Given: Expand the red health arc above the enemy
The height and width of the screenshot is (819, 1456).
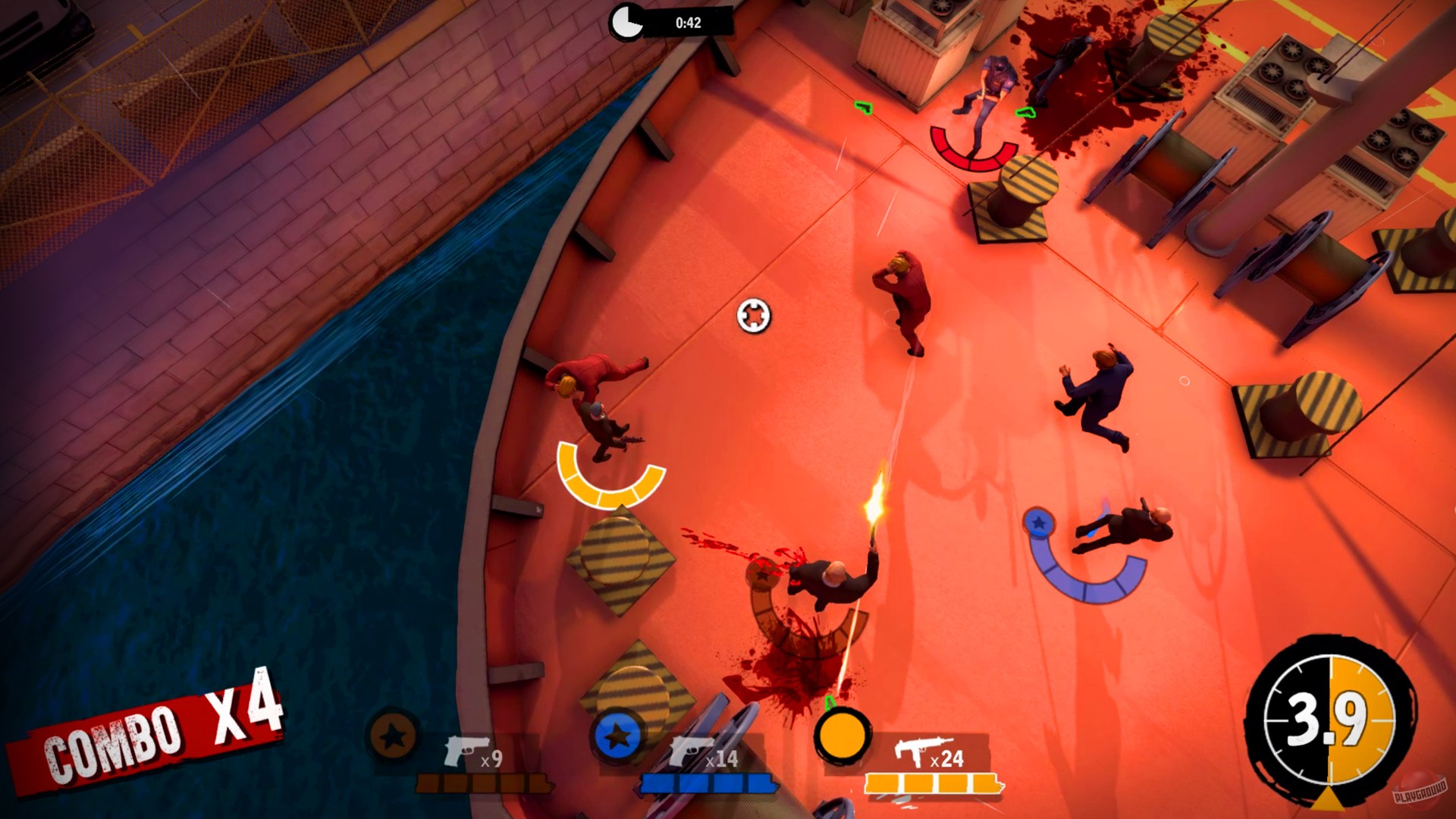Looking at the screenshot, I should (x=974, y=155).
